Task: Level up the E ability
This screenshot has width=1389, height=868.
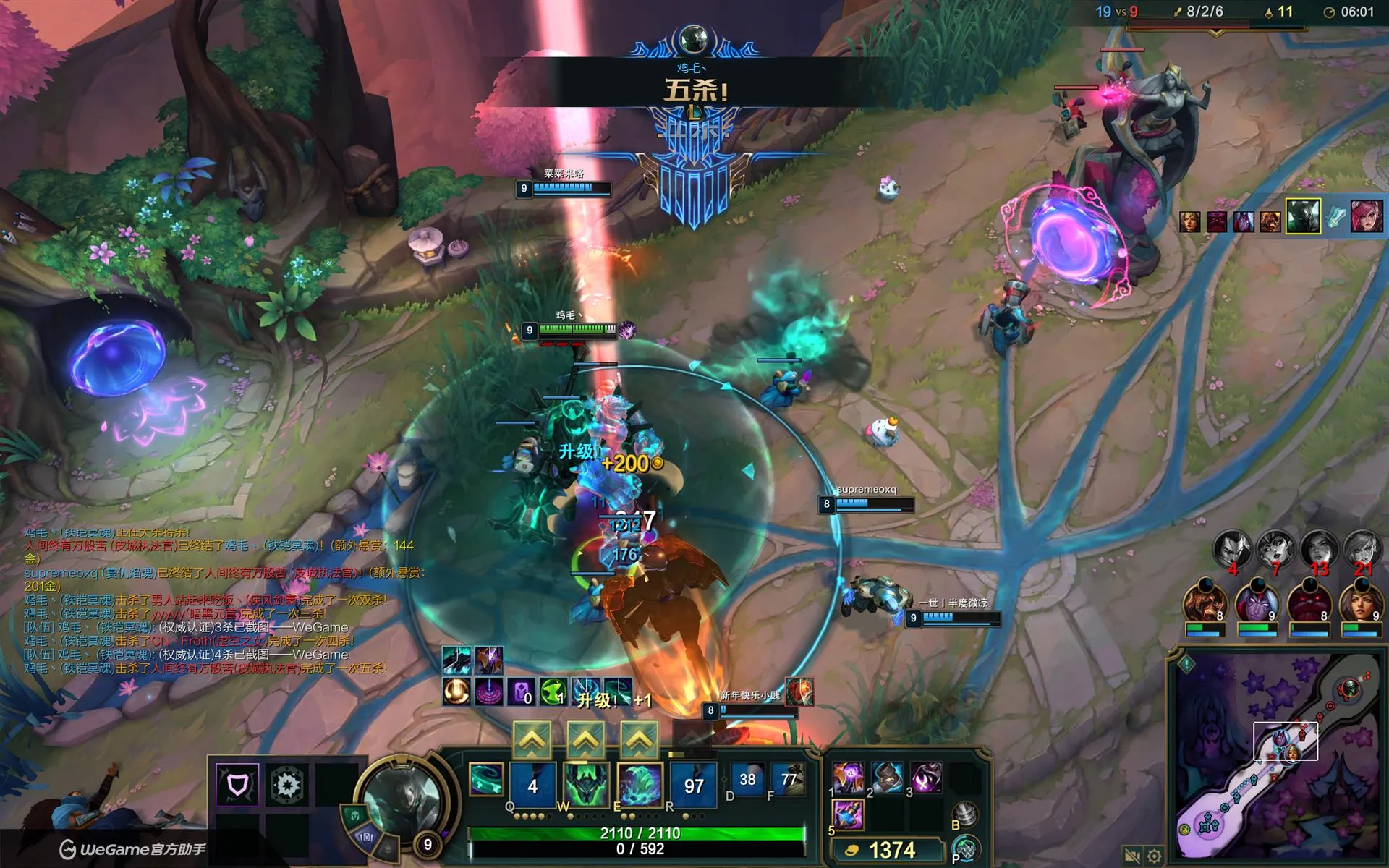Action: (x=640, y=739)
